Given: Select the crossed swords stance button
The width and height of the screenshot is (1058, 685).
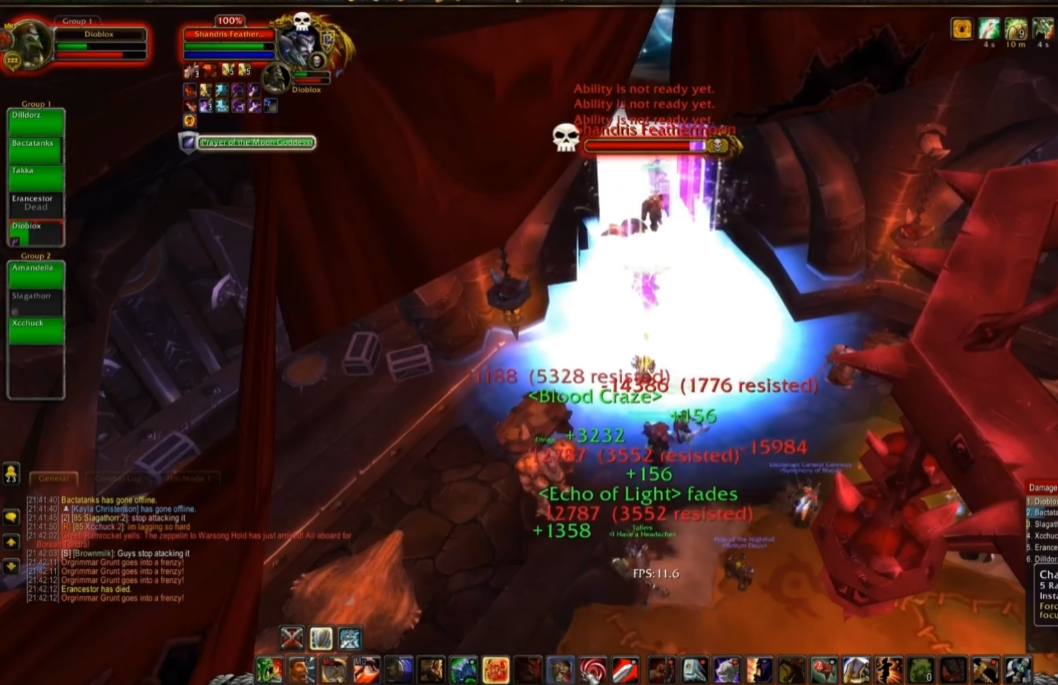Looking at the screenshot, I should coord(292,638).
